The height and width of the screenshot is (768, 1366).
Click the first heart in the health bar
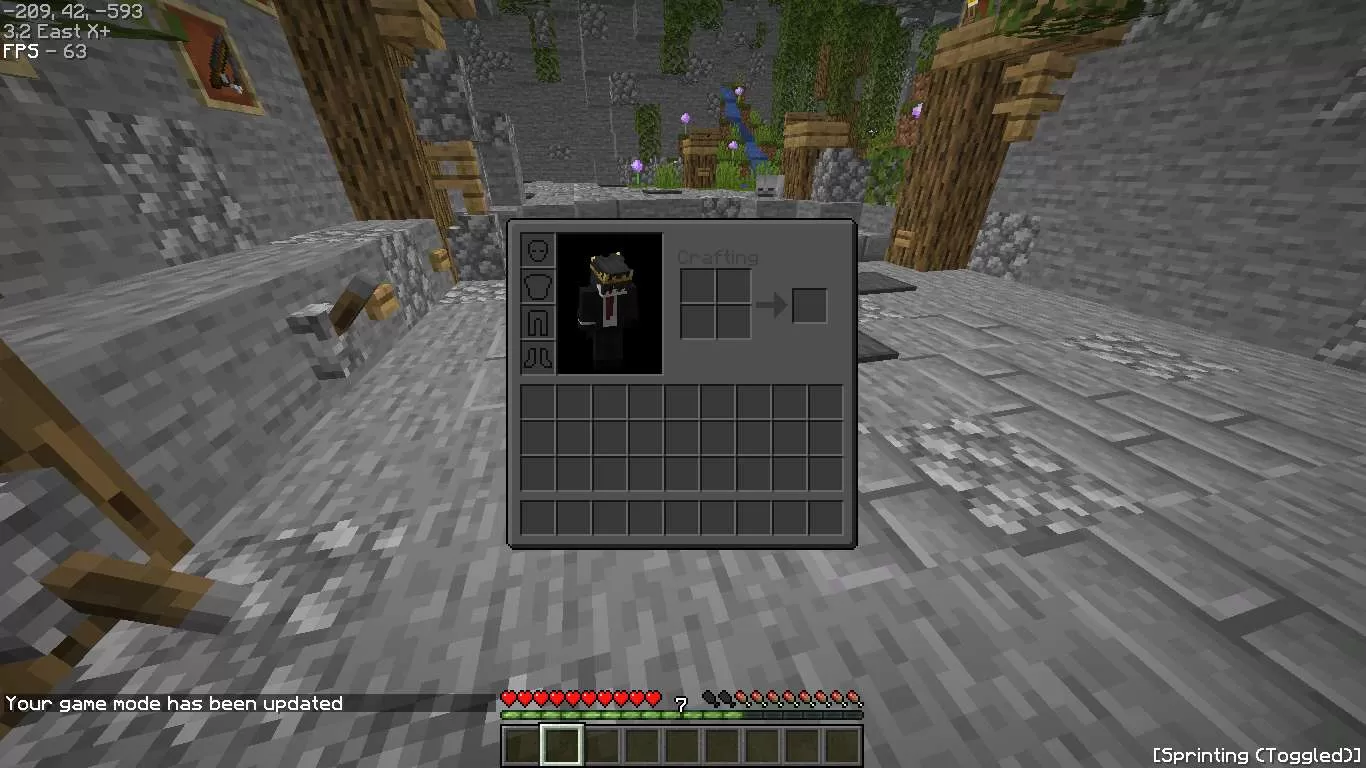coord(509,697)
